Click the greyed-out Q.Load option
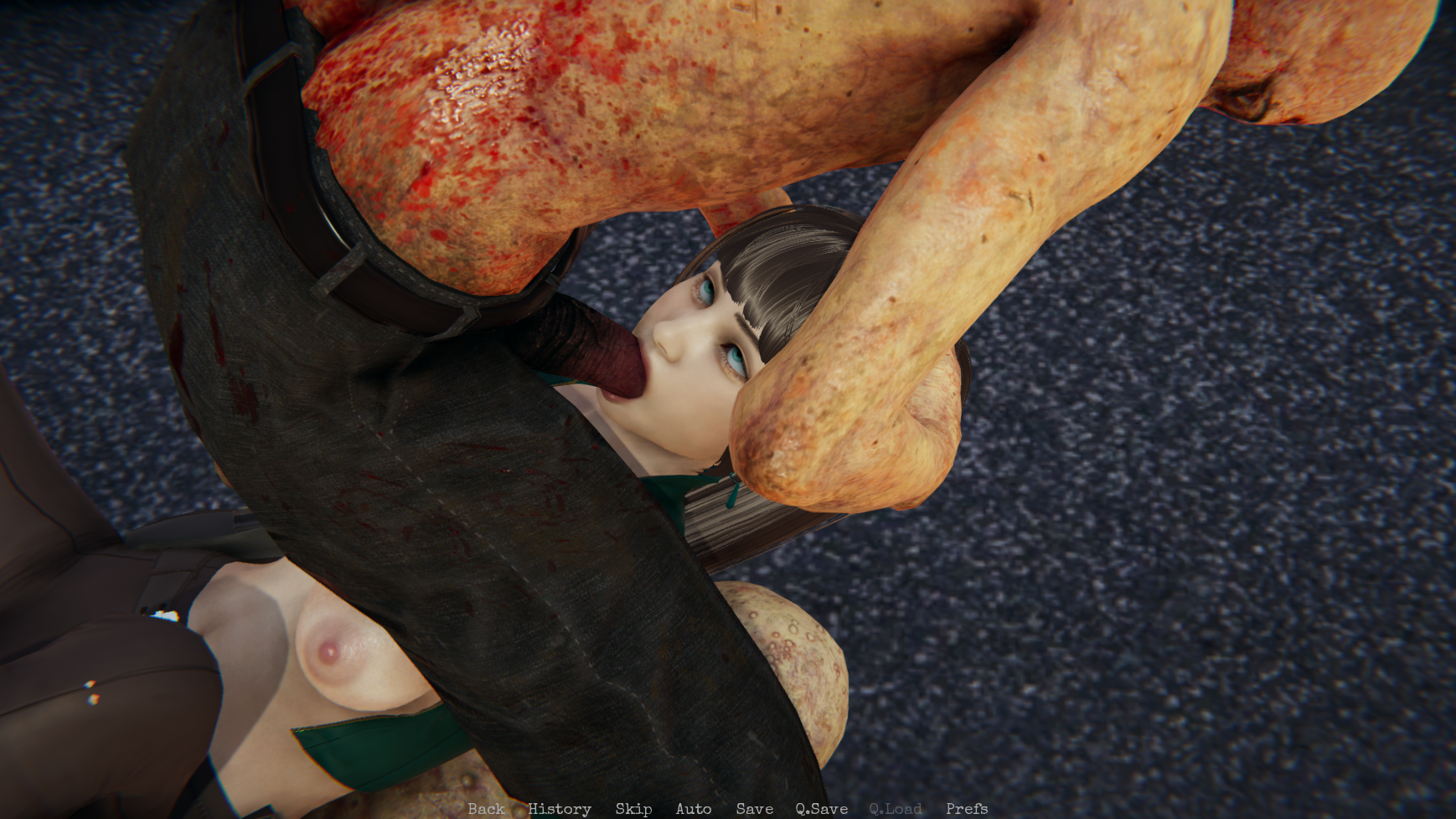 click(x=896, y=808)
